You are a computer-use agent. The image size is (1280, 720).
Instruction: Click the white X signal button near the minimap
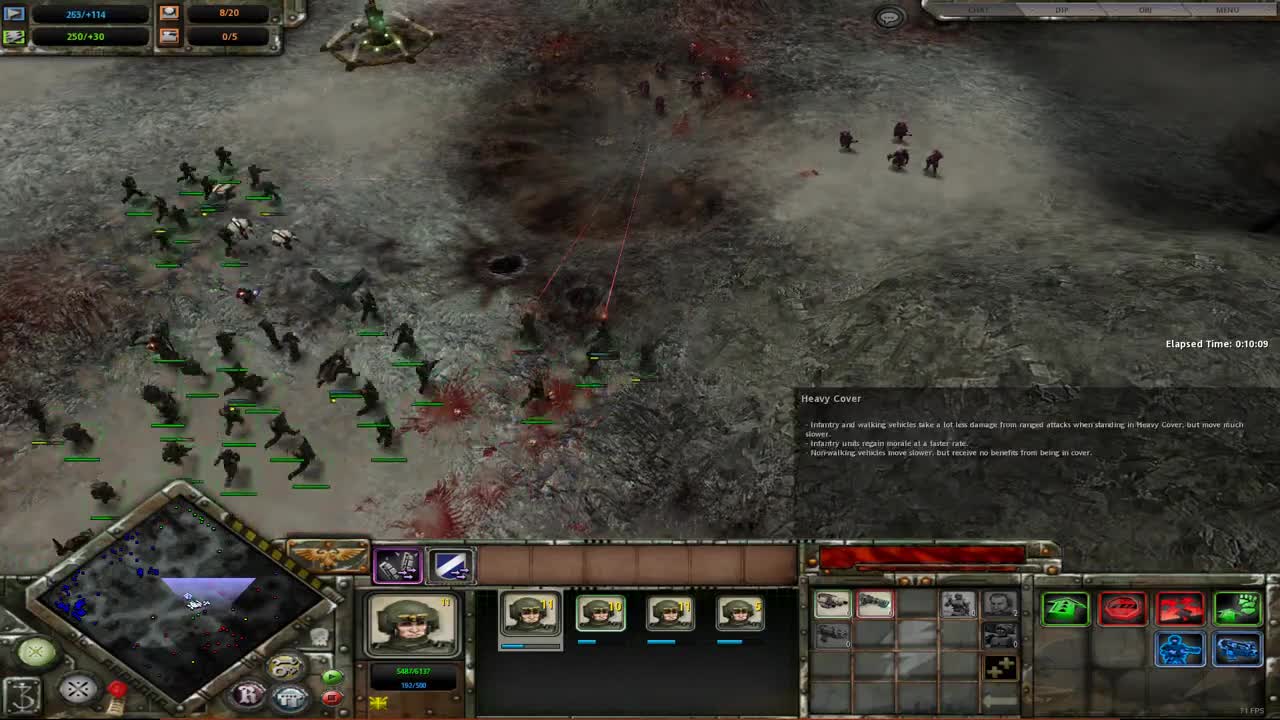pos(76,687)
